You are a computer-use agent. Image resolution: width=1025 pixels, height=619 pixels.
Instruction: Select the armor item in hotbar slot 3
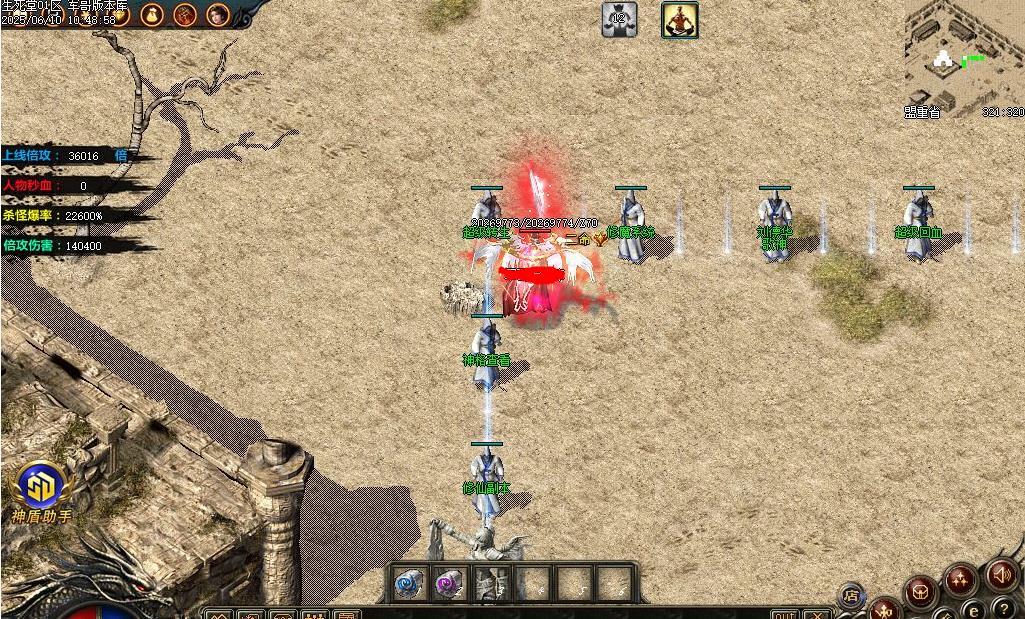click(x=492, y=583)
